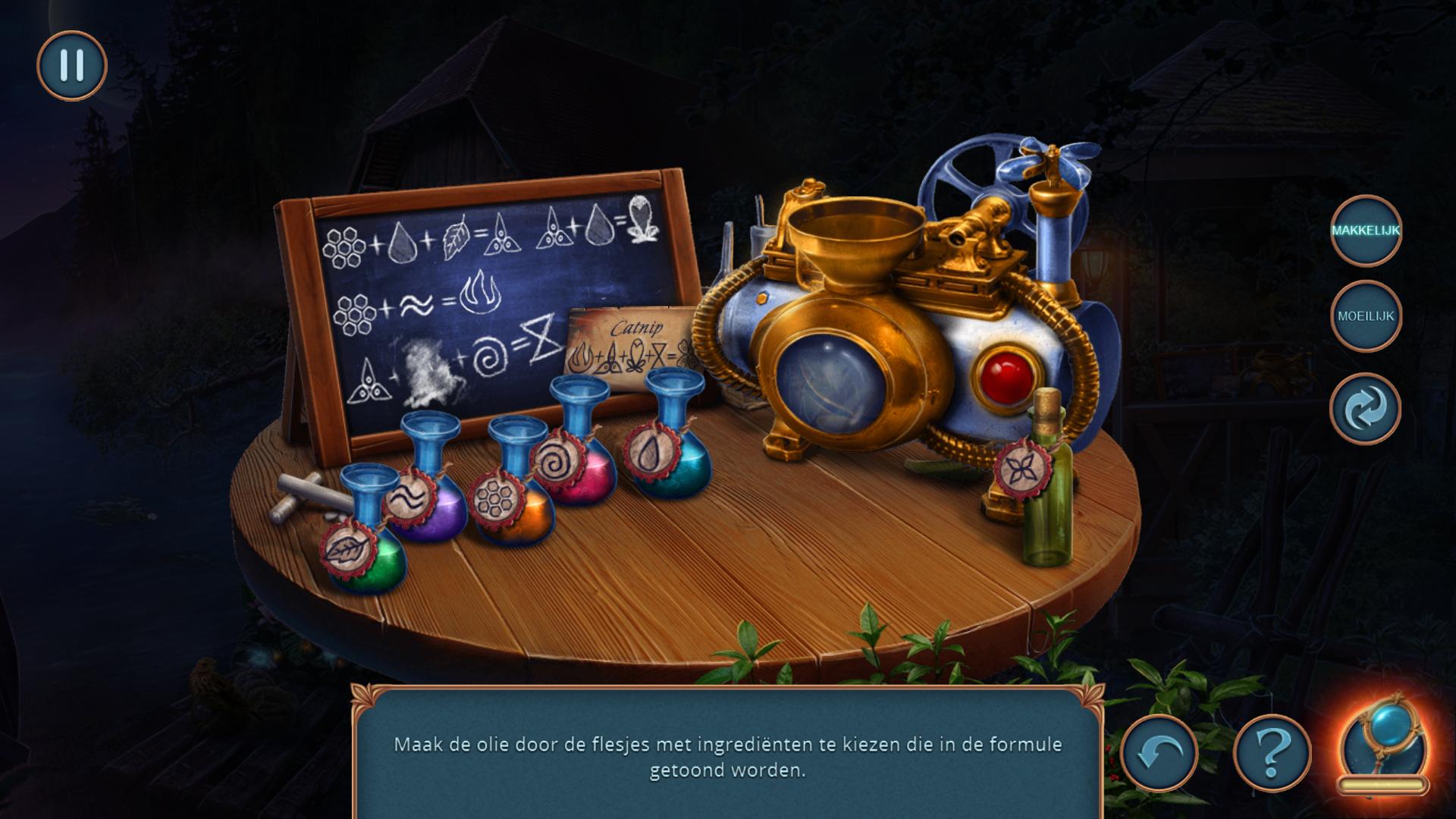Select the Makkelijk difficulty button

[x=1366, y=231]
